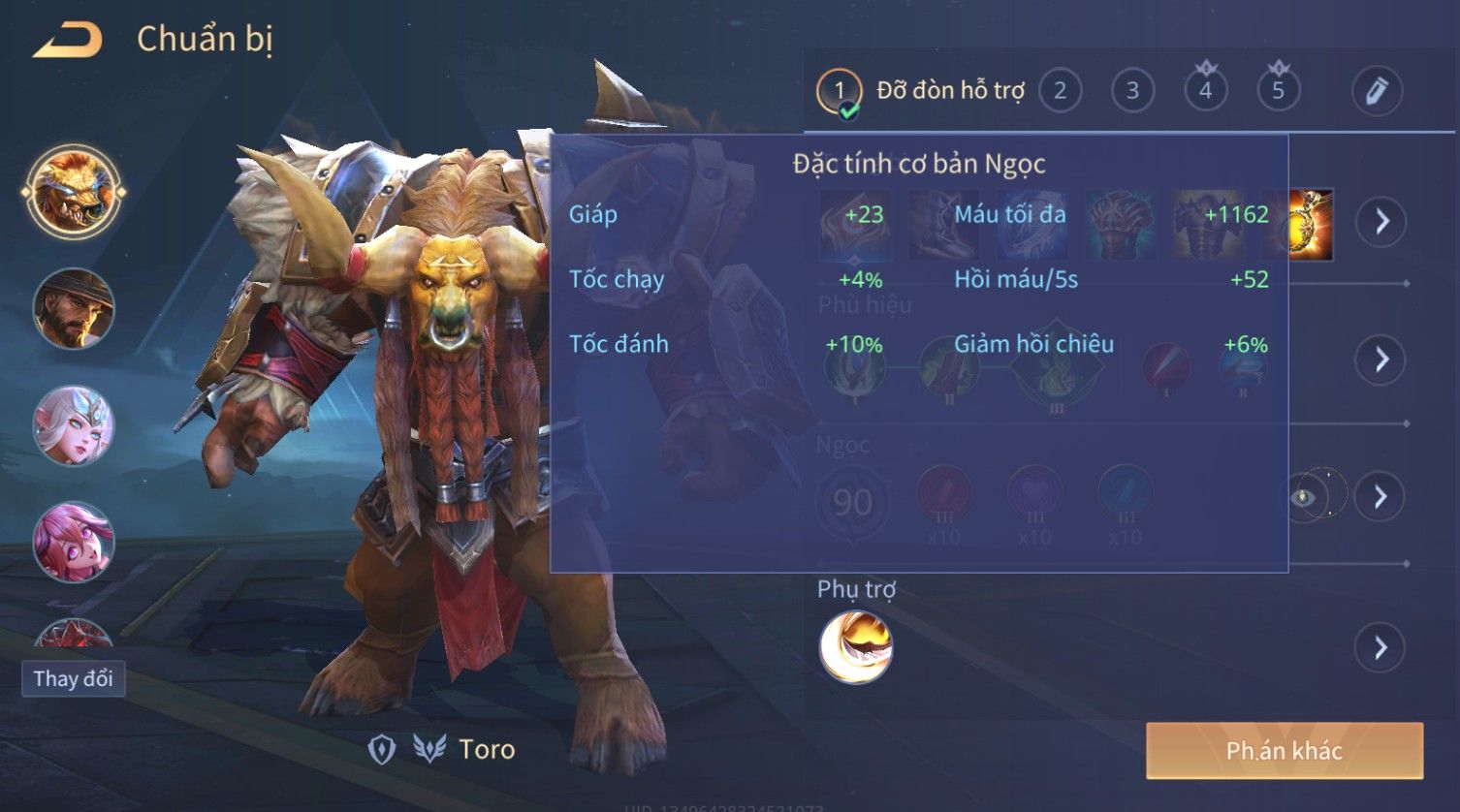Toggle the Ngọc stats eye icon

[x=1304, y=497]
